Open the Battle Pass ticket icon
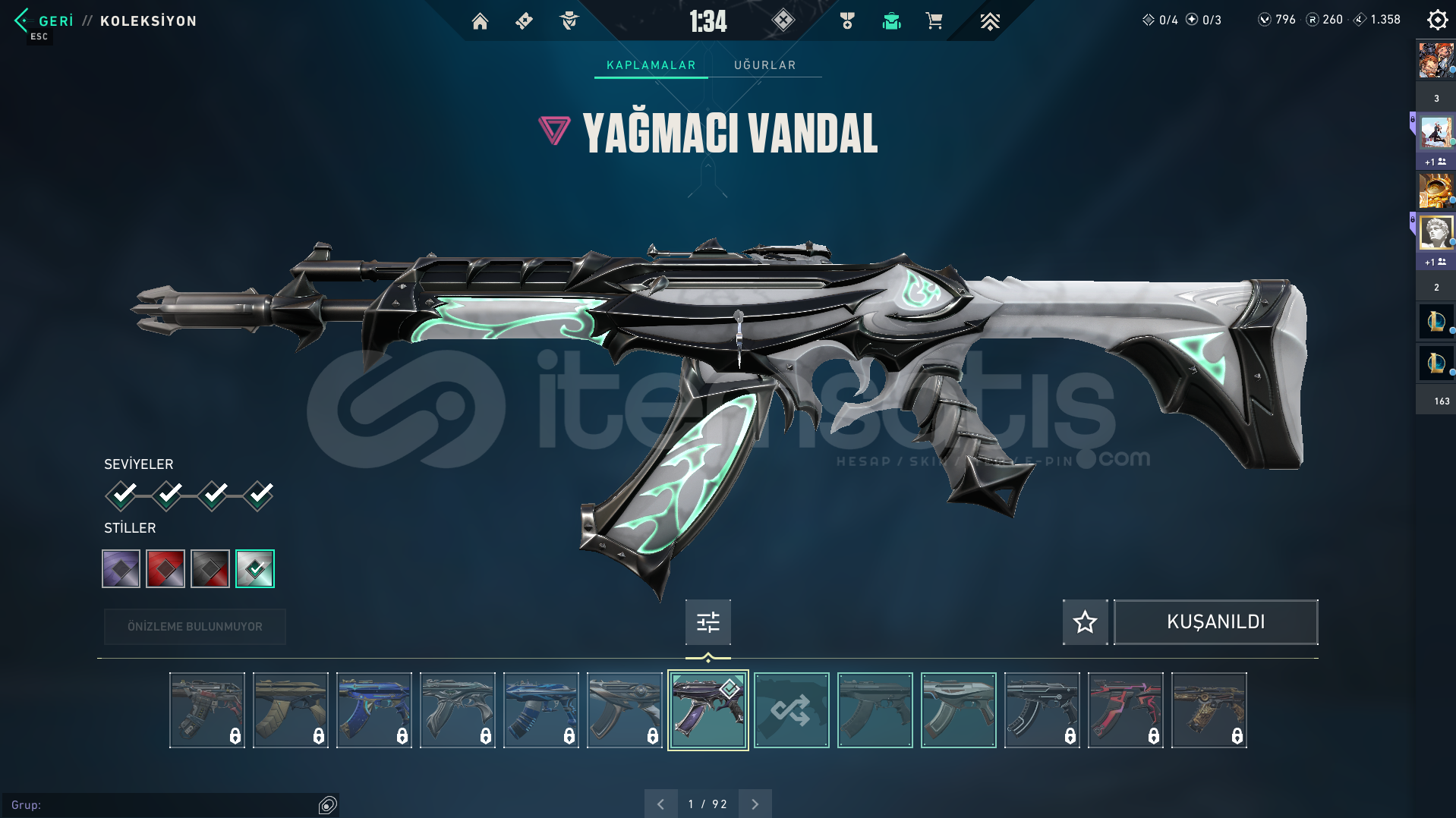The height and width of the screenshot is (818, 1456). point(524,21)
